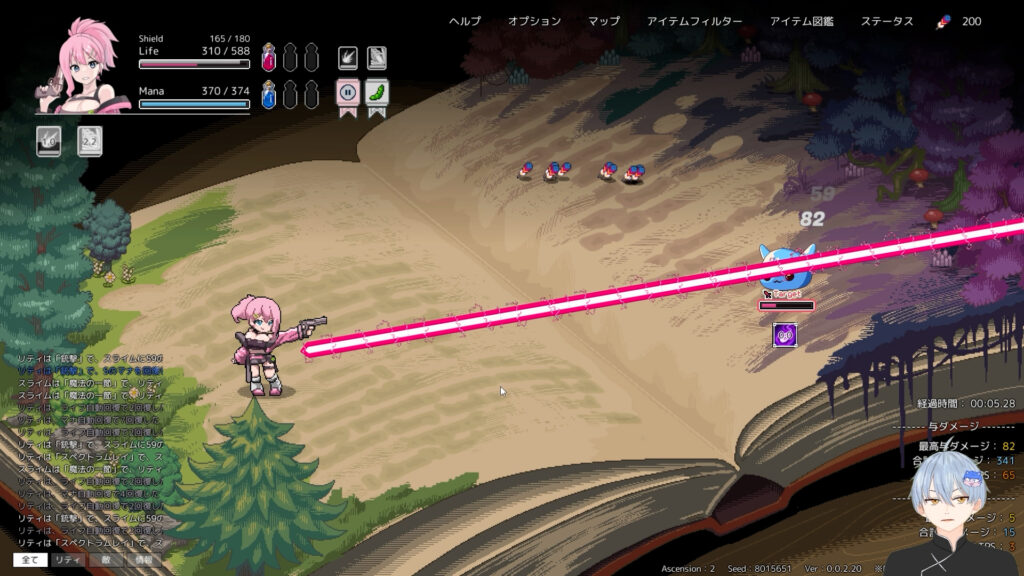Select the green caterpillar banner icon
Viewport: 1024px width, 576px height.
377,94
